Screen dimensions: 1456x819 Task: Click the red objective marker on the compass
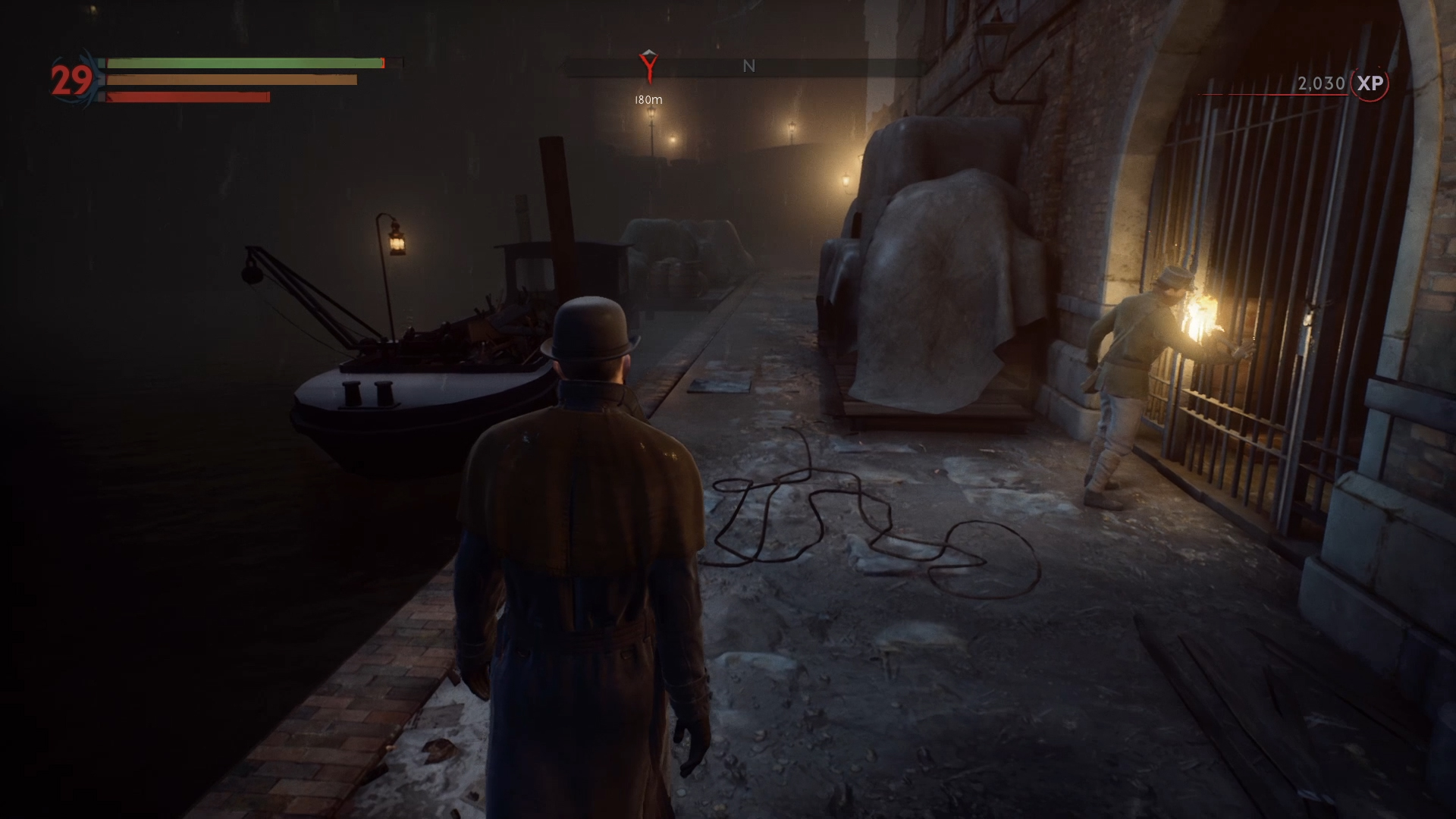click(x=648, y=67)
